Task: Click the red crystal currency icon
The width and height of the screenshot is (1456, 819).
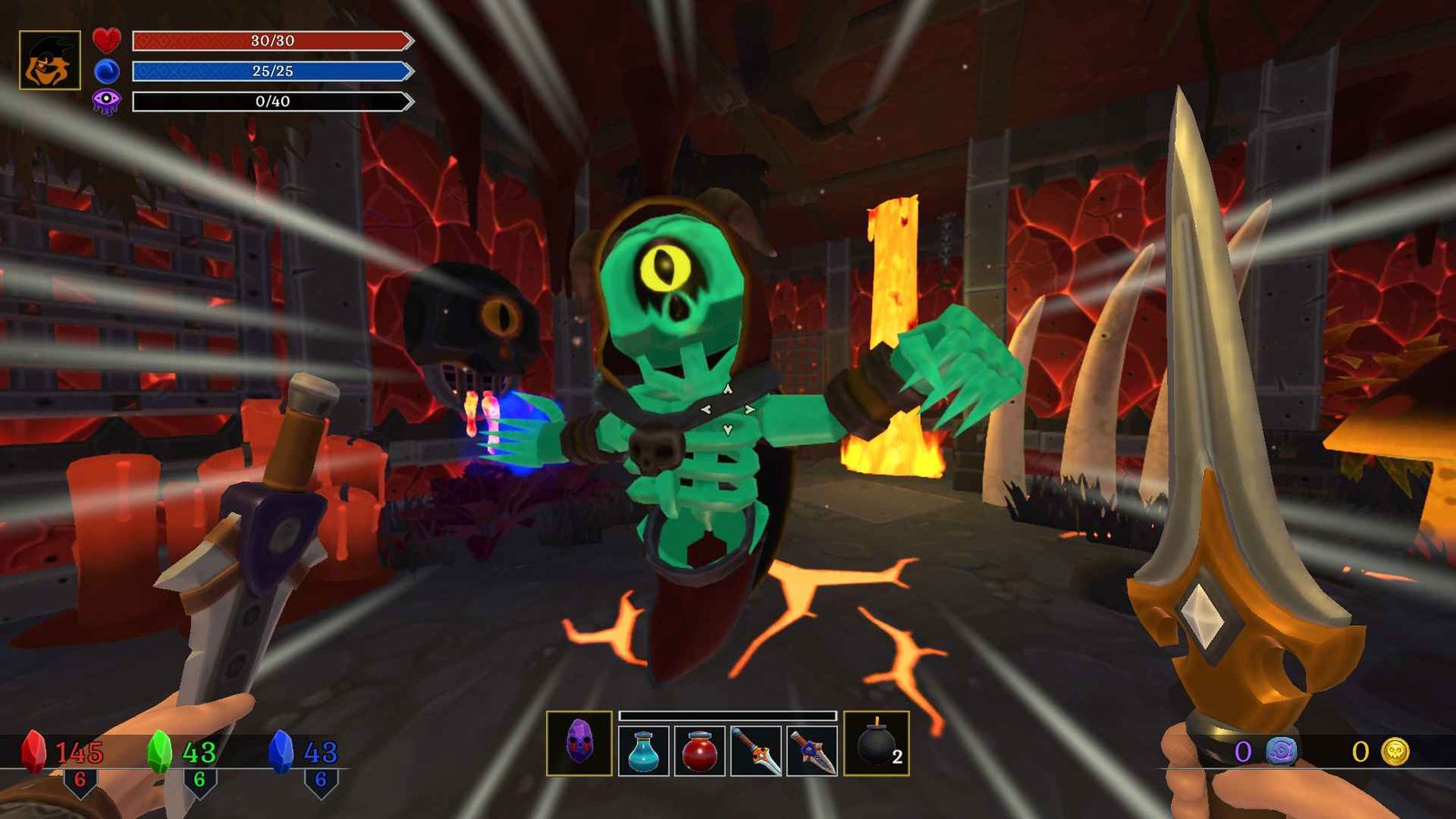Action: [34, 752]
